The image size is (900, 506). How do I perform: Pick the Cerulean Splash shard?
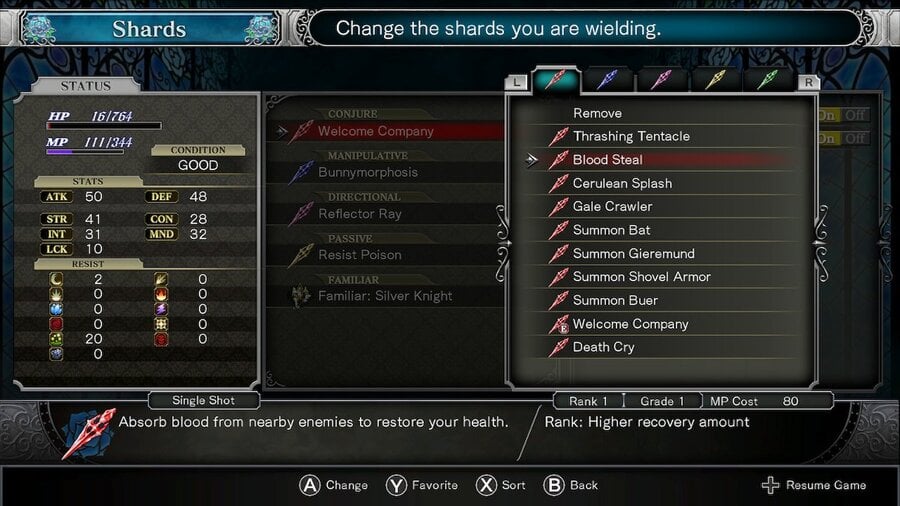(622, 183)
